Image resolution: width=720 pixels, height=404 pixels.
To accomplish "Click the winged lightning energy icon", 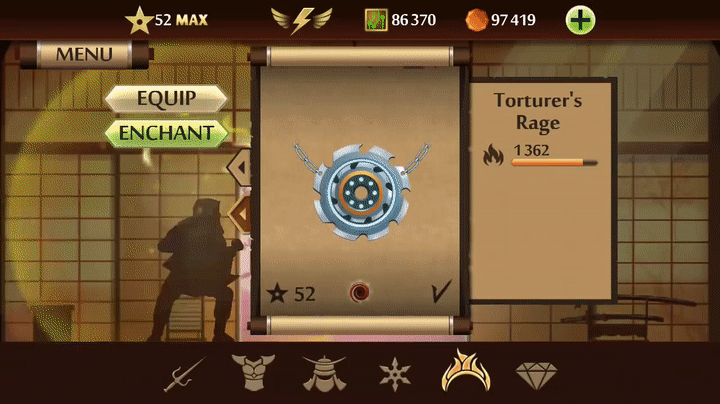I will pos(301,19).
